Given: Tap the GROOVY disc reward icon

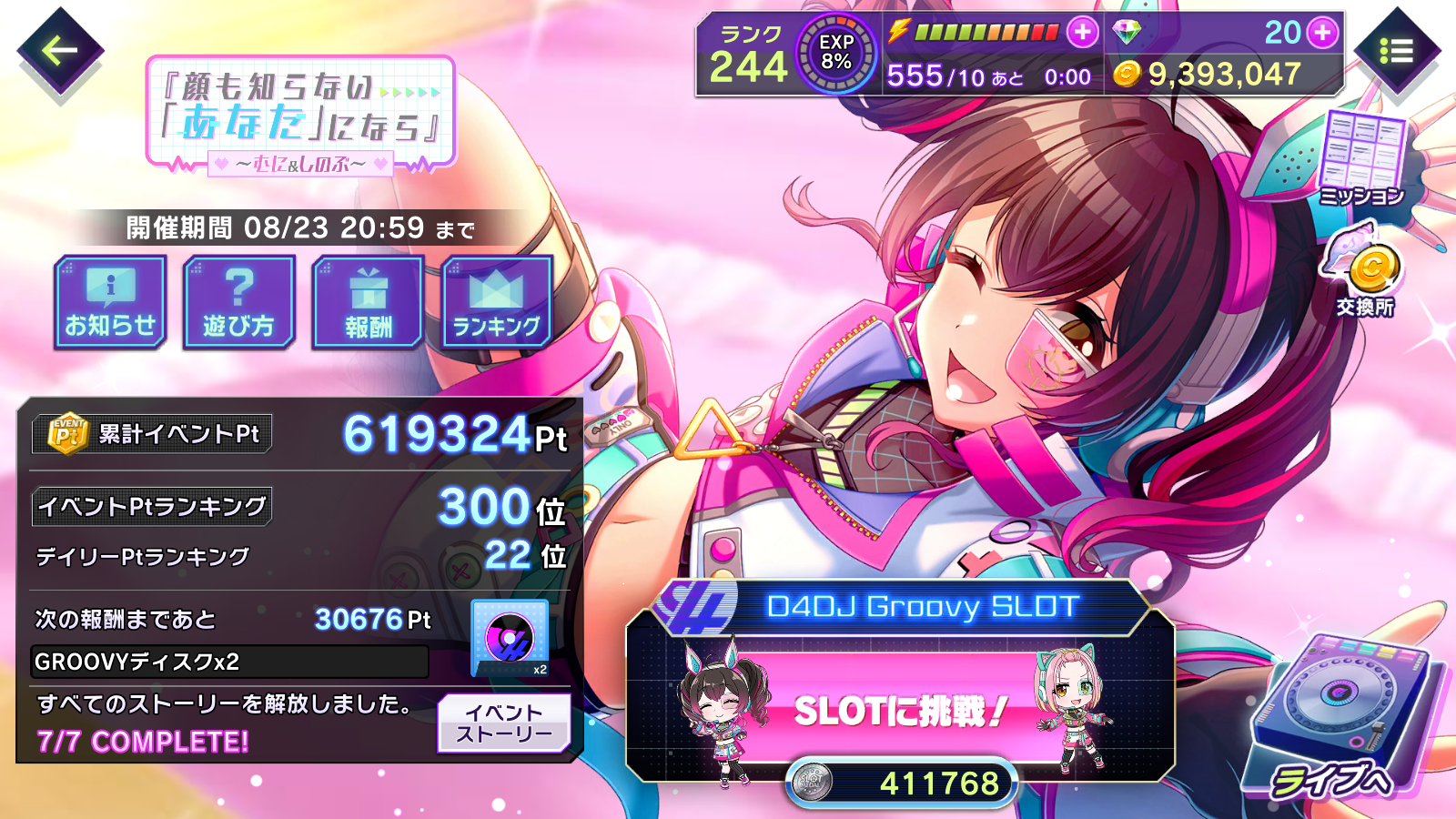Looking at the screenshot, I should pyautogui.click(x=510, y=638).
